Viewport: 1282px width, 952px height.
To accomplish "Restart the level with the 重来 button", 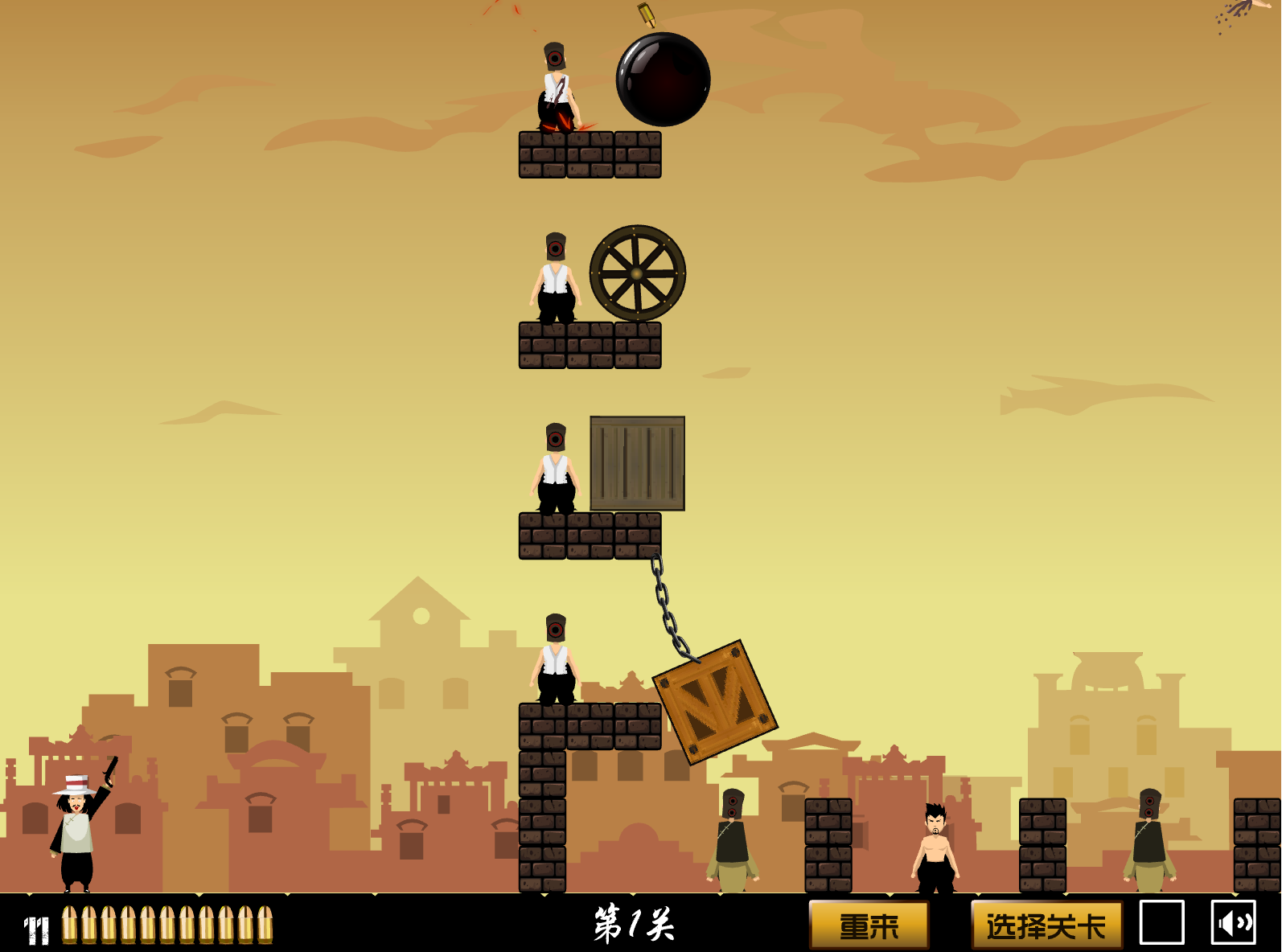I will pos(869,925).
